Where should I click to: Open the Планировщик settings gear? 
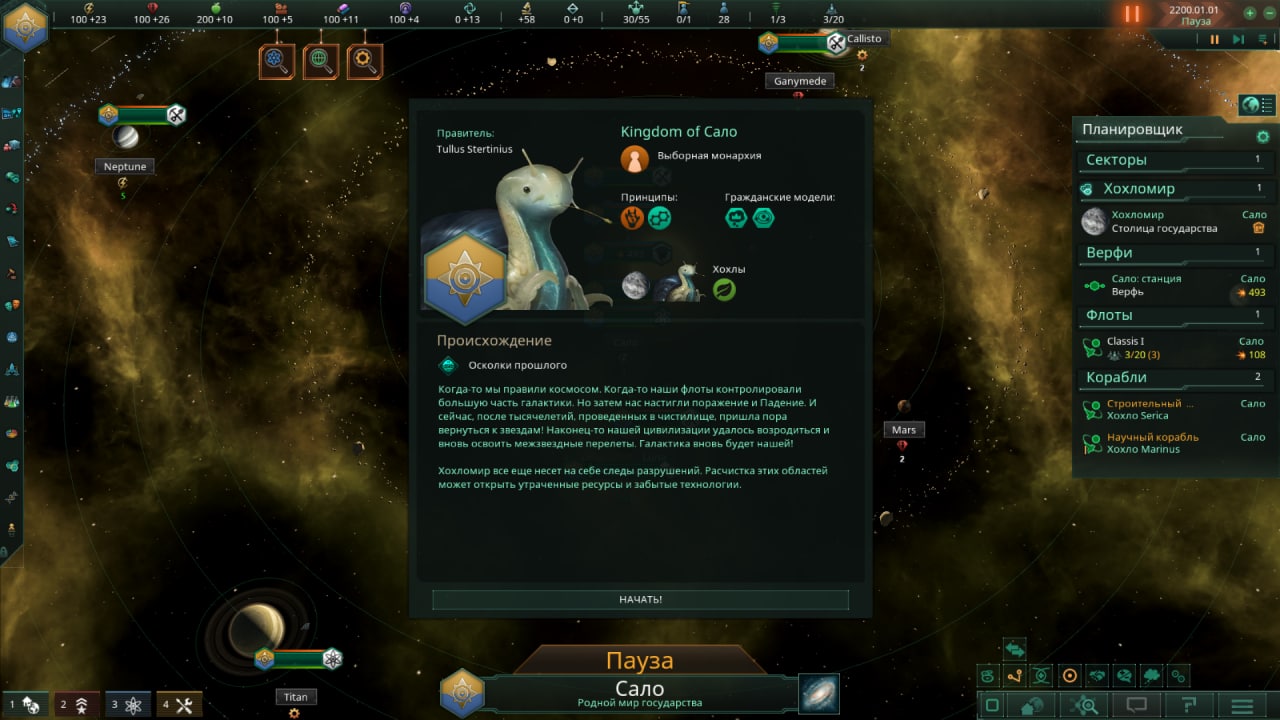pos(1262,136)
